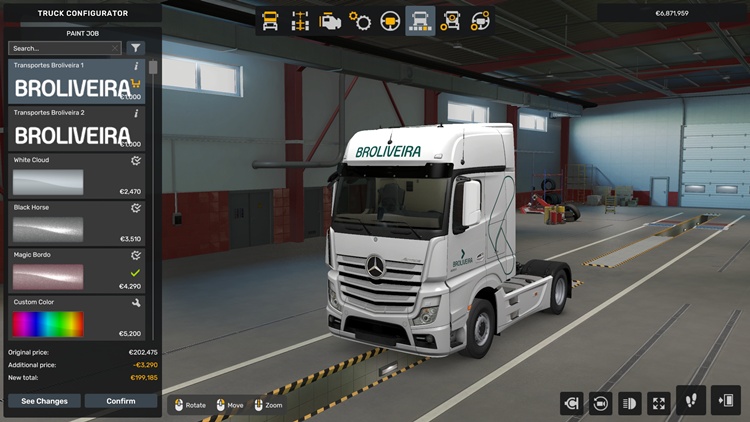Hide the interface with the expand-arrows icon
Image resolution: width=750 pixels, height=422 pixels.
pos(659,403)
